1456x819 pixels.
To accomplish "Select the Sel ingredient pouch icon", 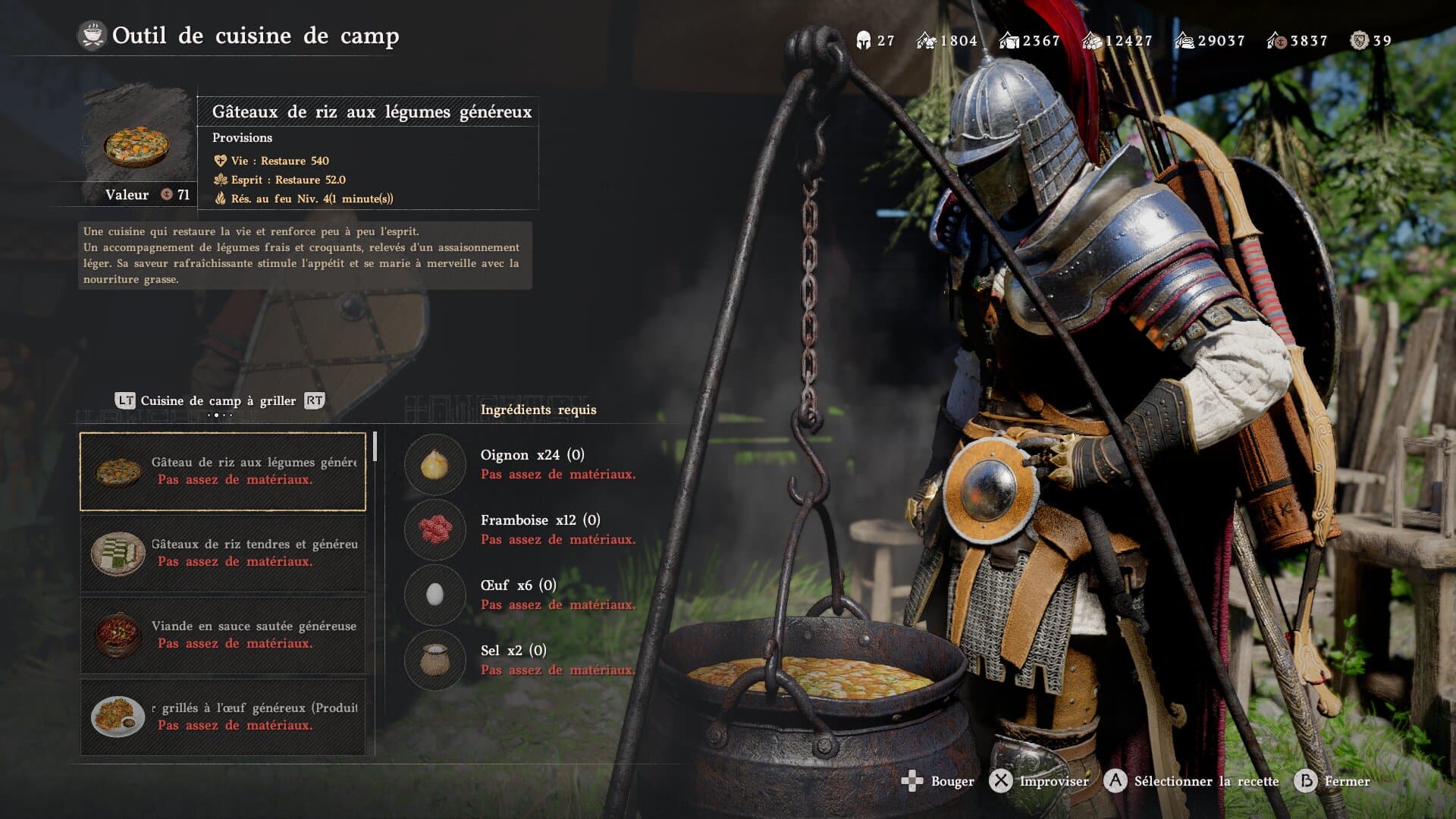I will click(x=435, y=660).
